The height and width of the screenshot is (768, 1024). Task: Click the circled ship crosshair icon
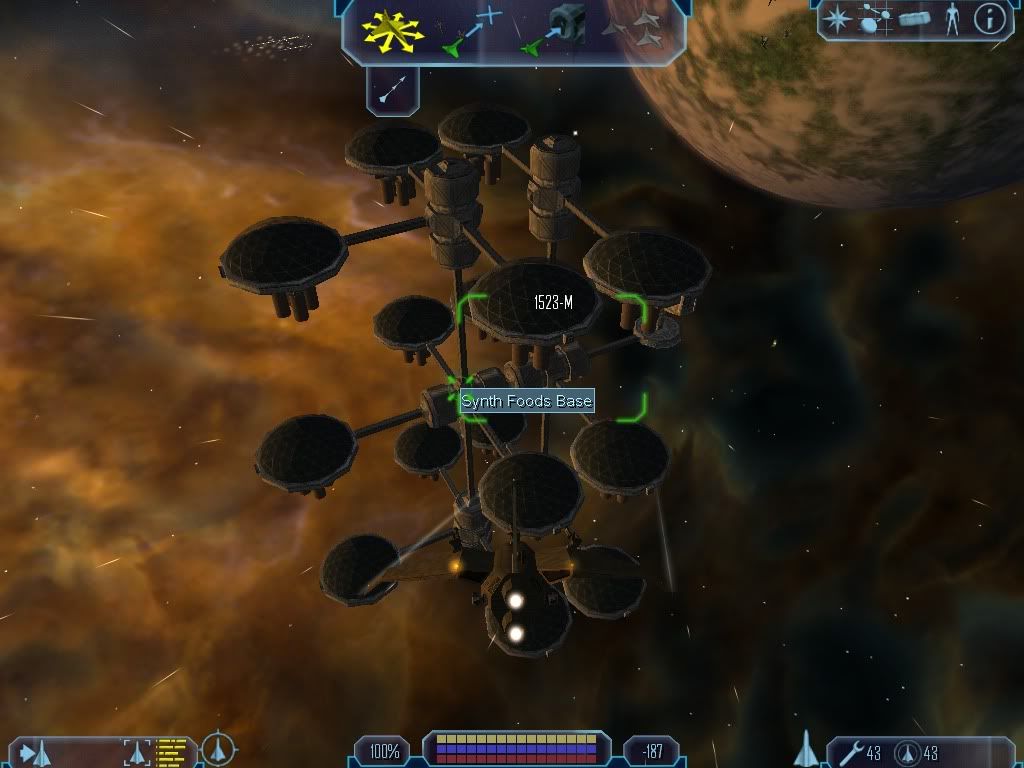pos(219,748)
